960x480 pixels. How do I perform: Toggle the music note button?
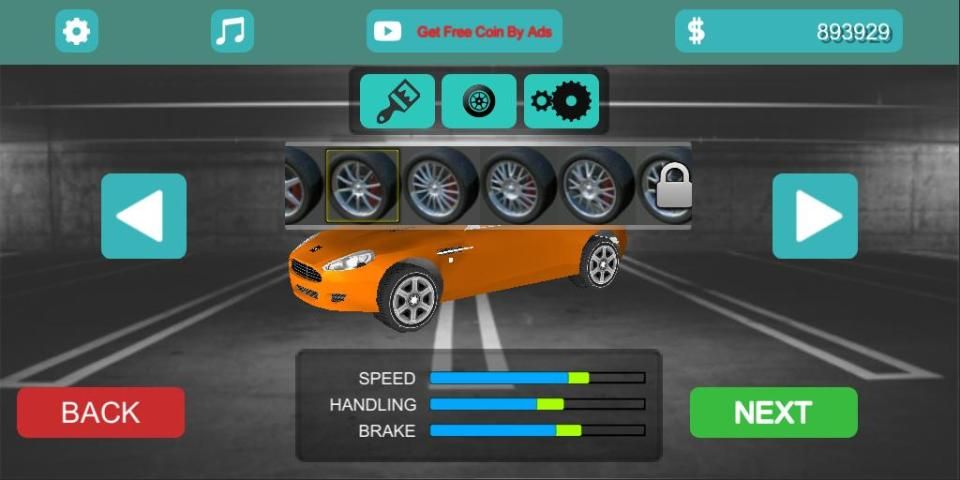pos(232,32)
